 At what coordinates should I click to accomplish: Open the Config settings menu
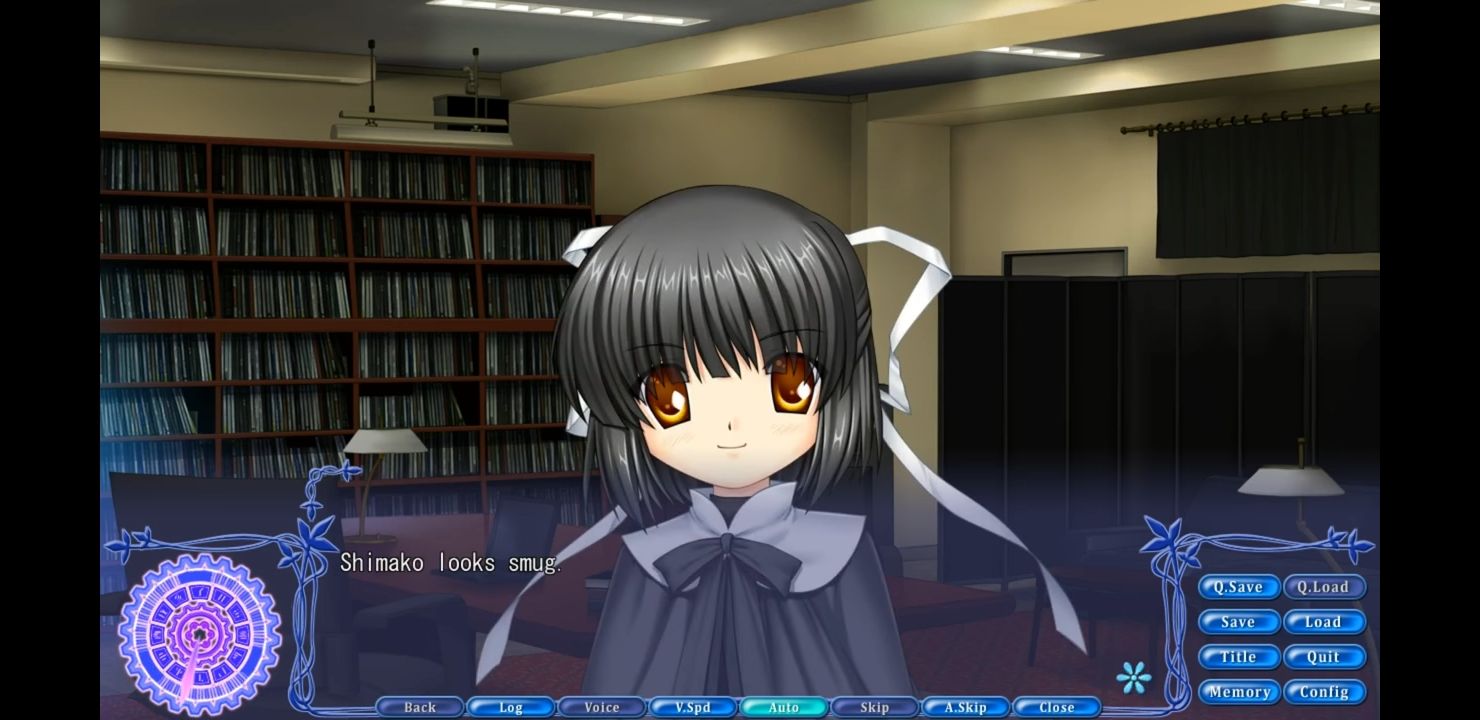[1325, 692]
